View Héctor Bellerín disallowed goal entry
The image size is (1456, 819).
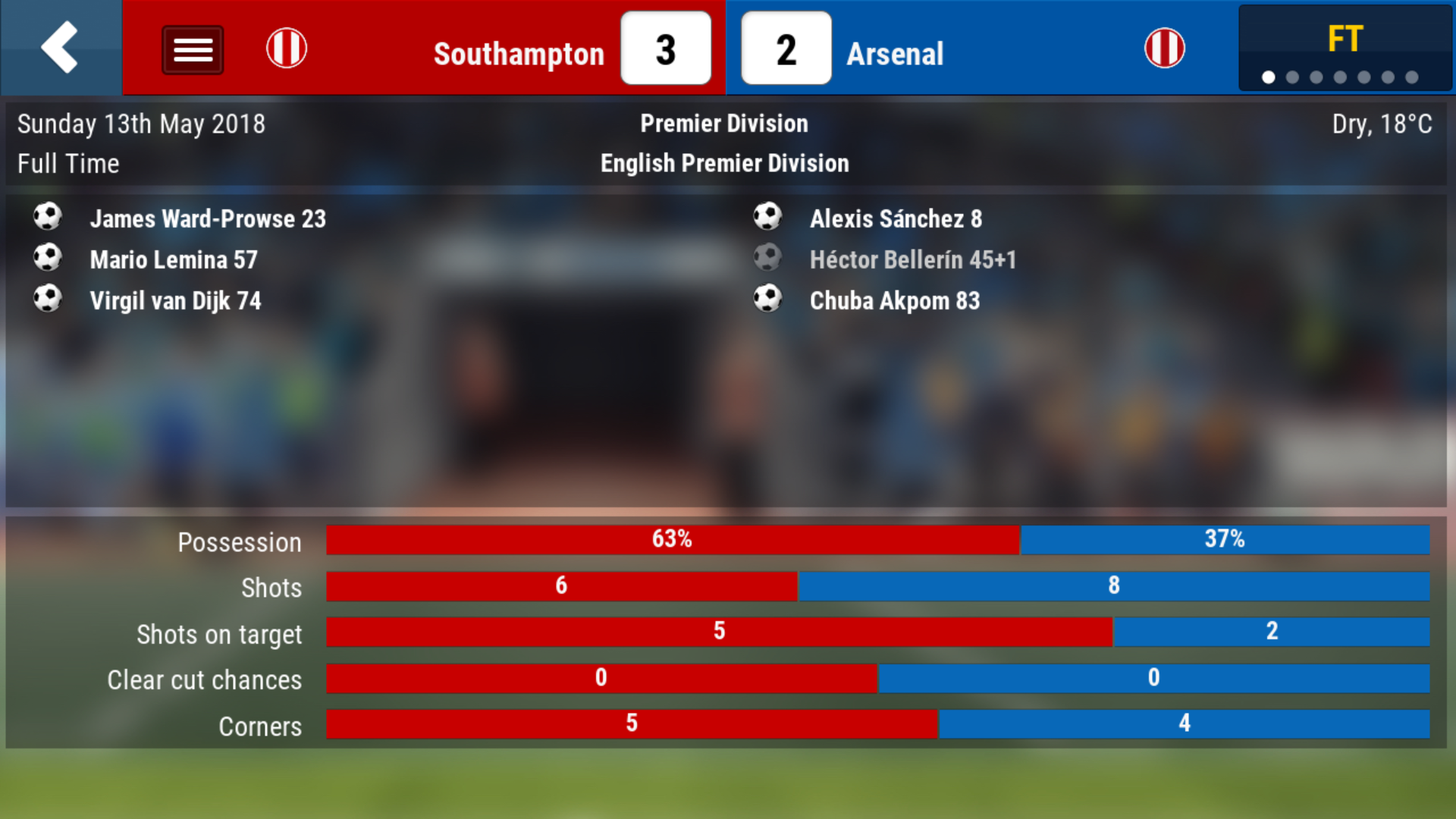(912, 260)
